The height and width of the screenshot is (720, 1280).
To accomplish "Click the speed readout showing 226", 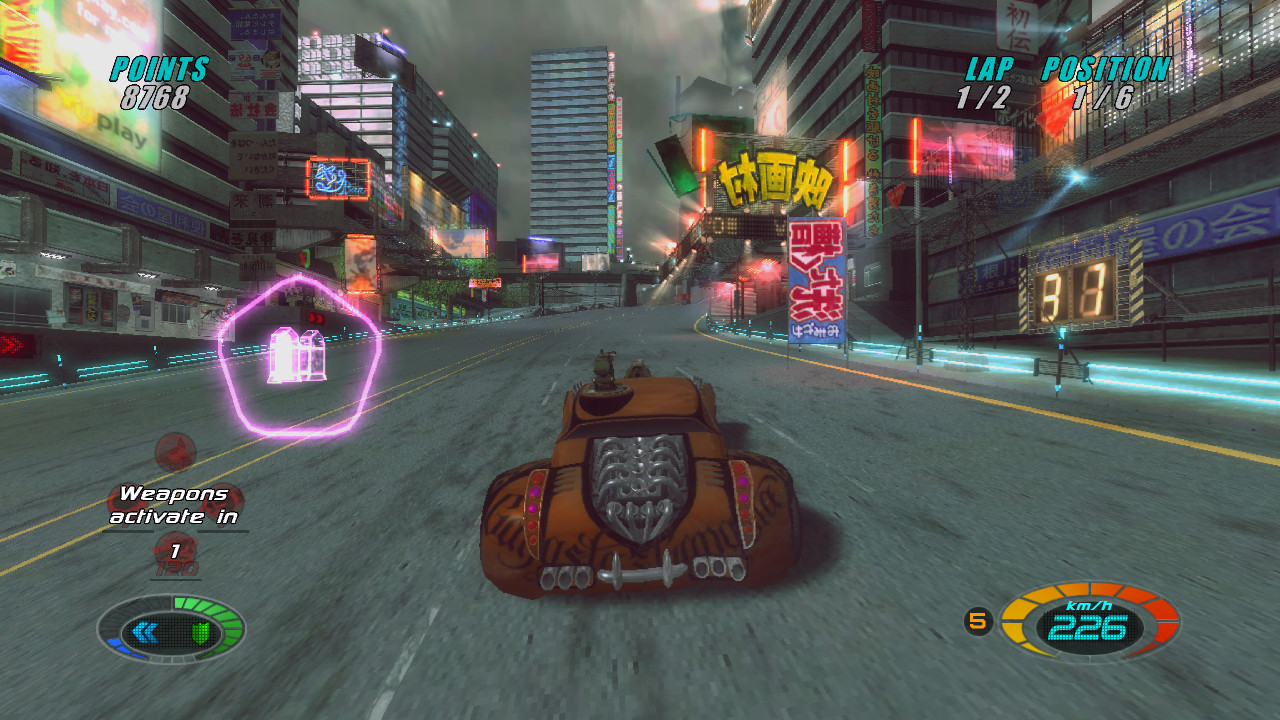I will pyautogui.click(x=1087, y=629).
